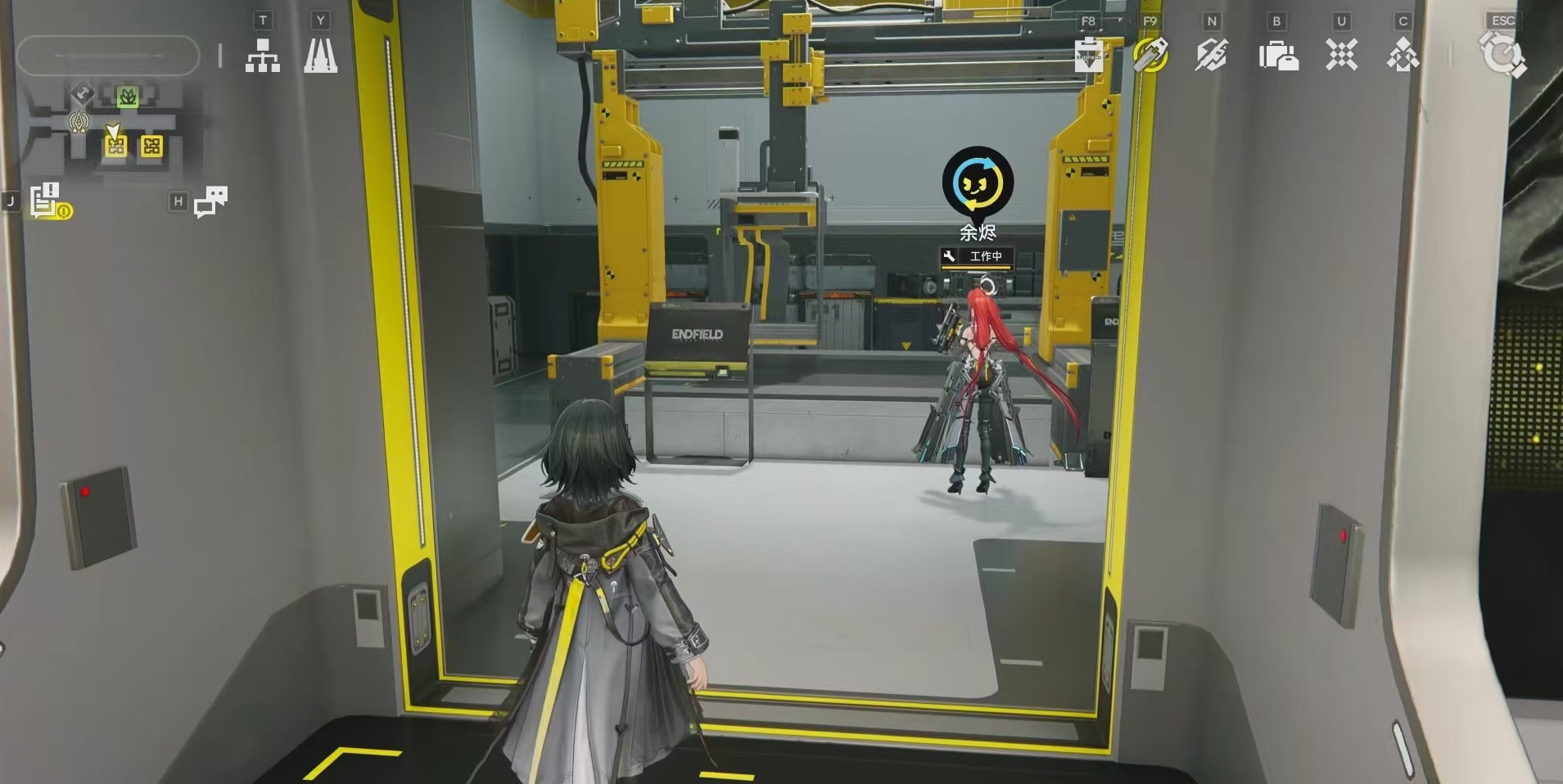Open the hierarchy tree icon menu

(262, 56)
